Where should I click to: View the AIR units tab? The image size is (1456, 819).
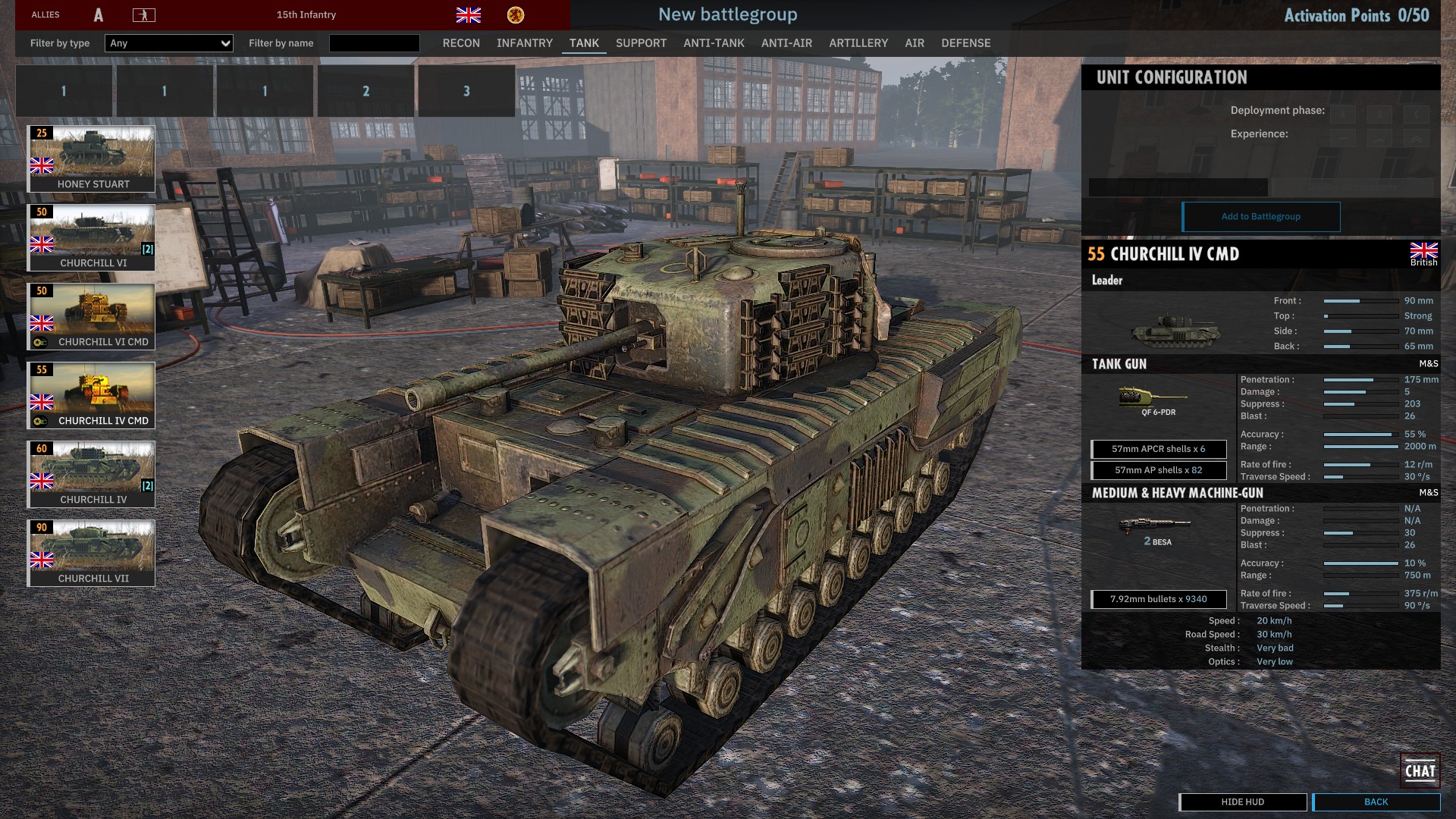click(915, 43)
